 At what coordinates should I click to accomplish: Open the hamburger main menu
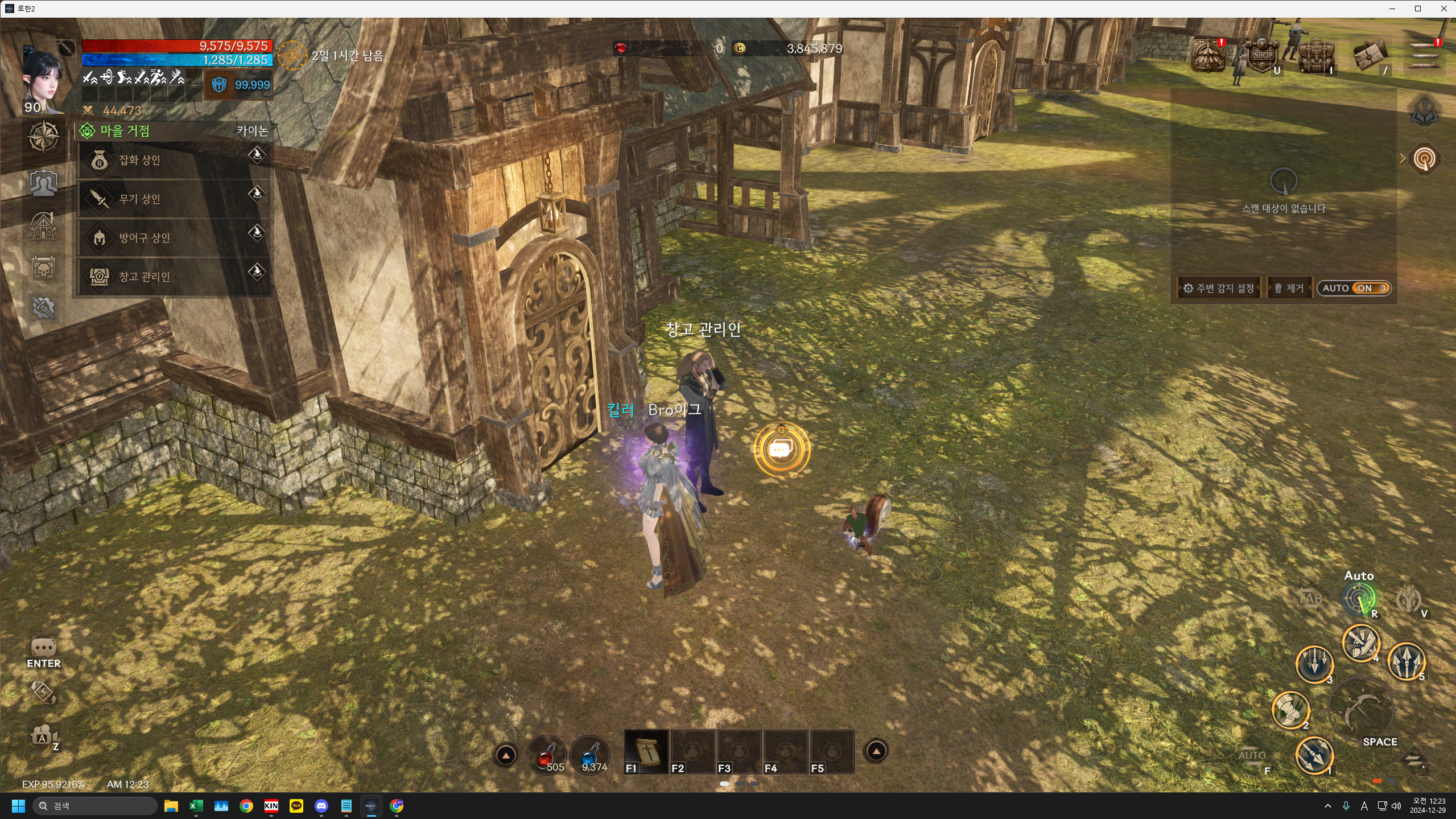pyautogui.click(x=1425, y=56)
